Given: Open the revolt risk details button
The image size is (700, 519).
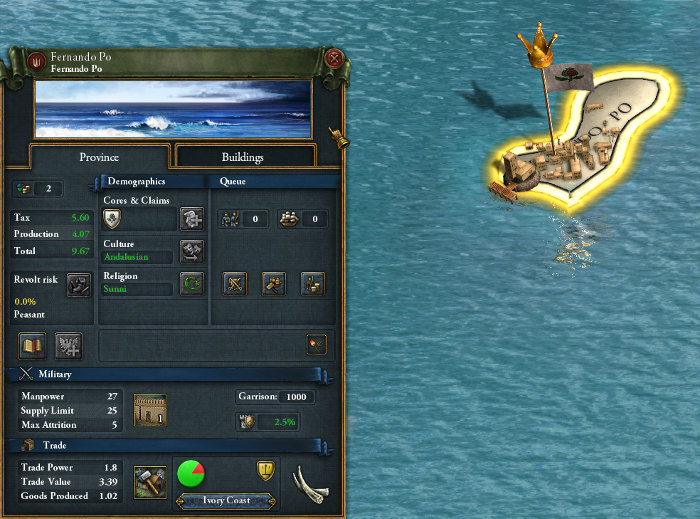Looking at the screenshot, I should (78, 285).
